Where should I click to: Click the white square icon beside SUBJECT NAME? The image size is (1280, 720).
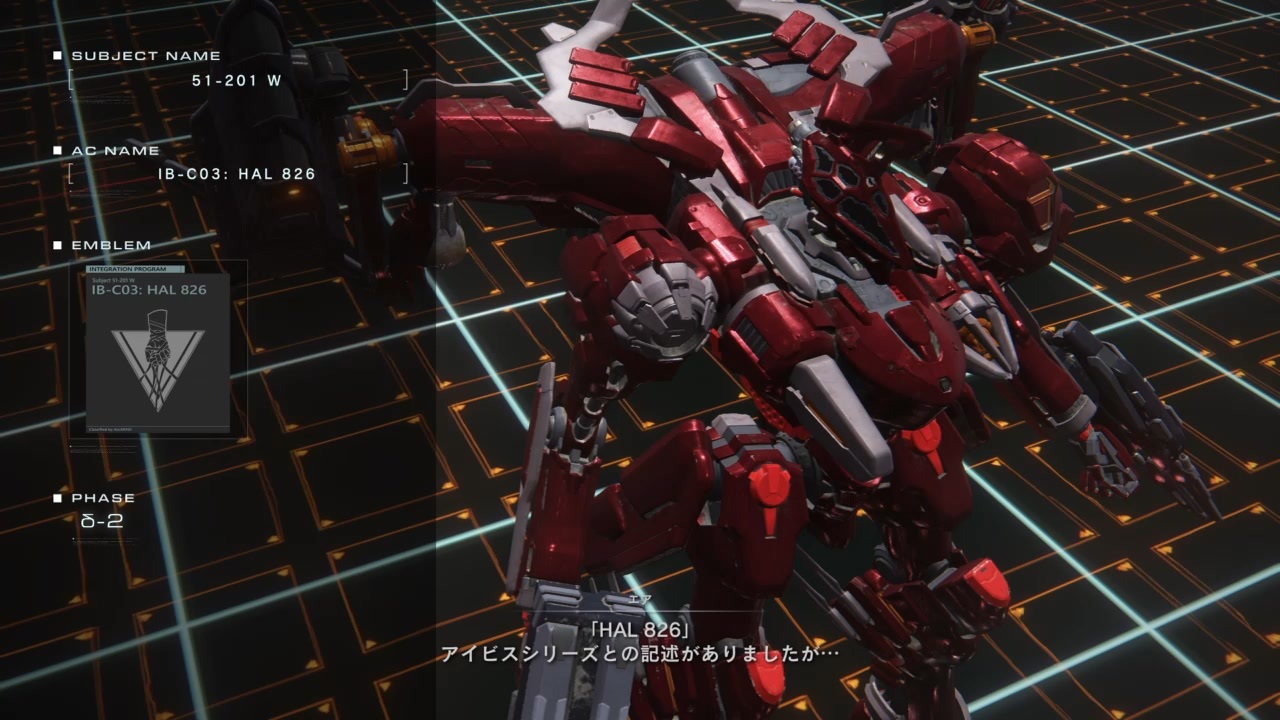pyautogui.click(x=57, y=55)
